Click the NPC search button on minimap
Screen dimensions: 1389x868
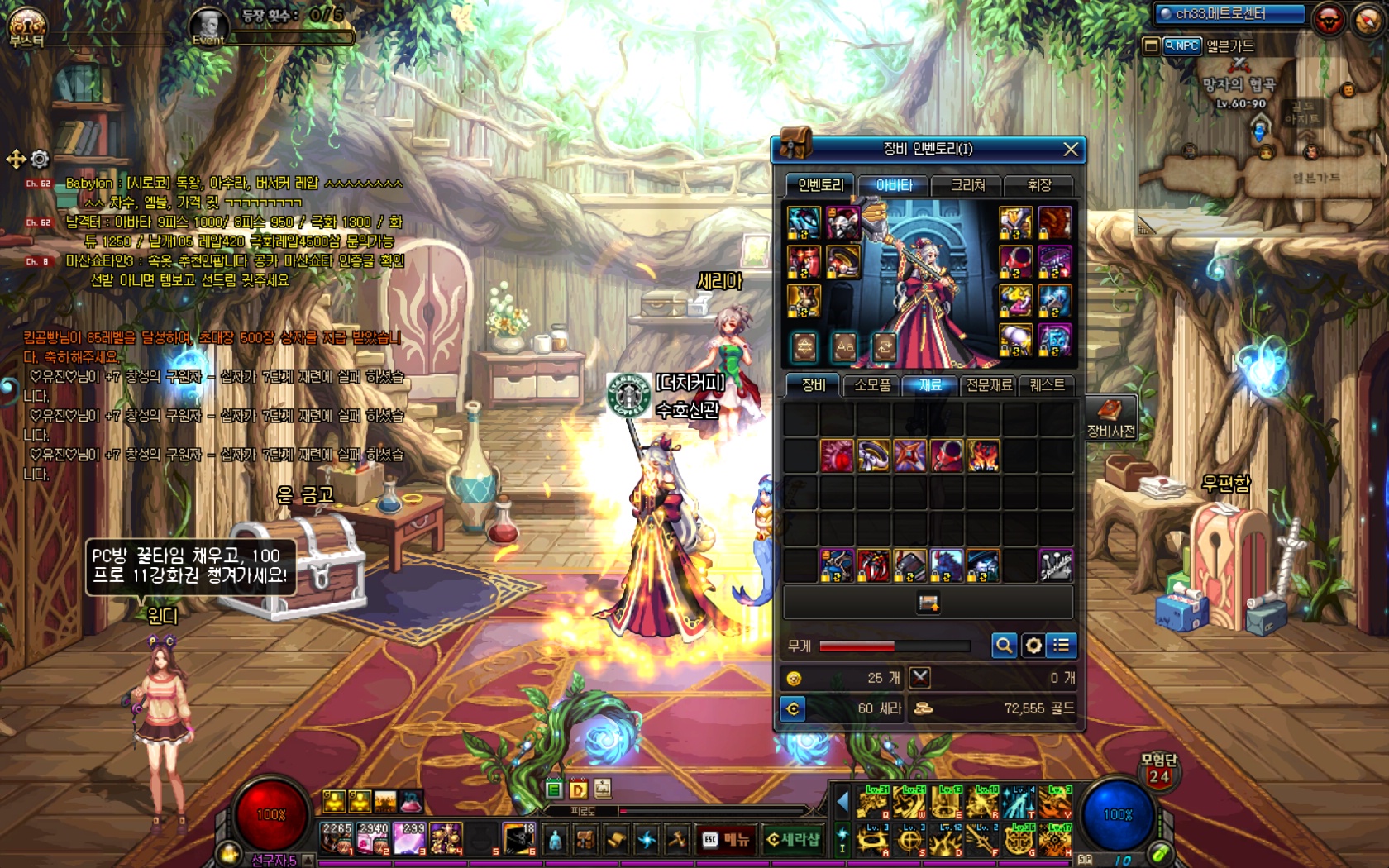(1181, 46)
